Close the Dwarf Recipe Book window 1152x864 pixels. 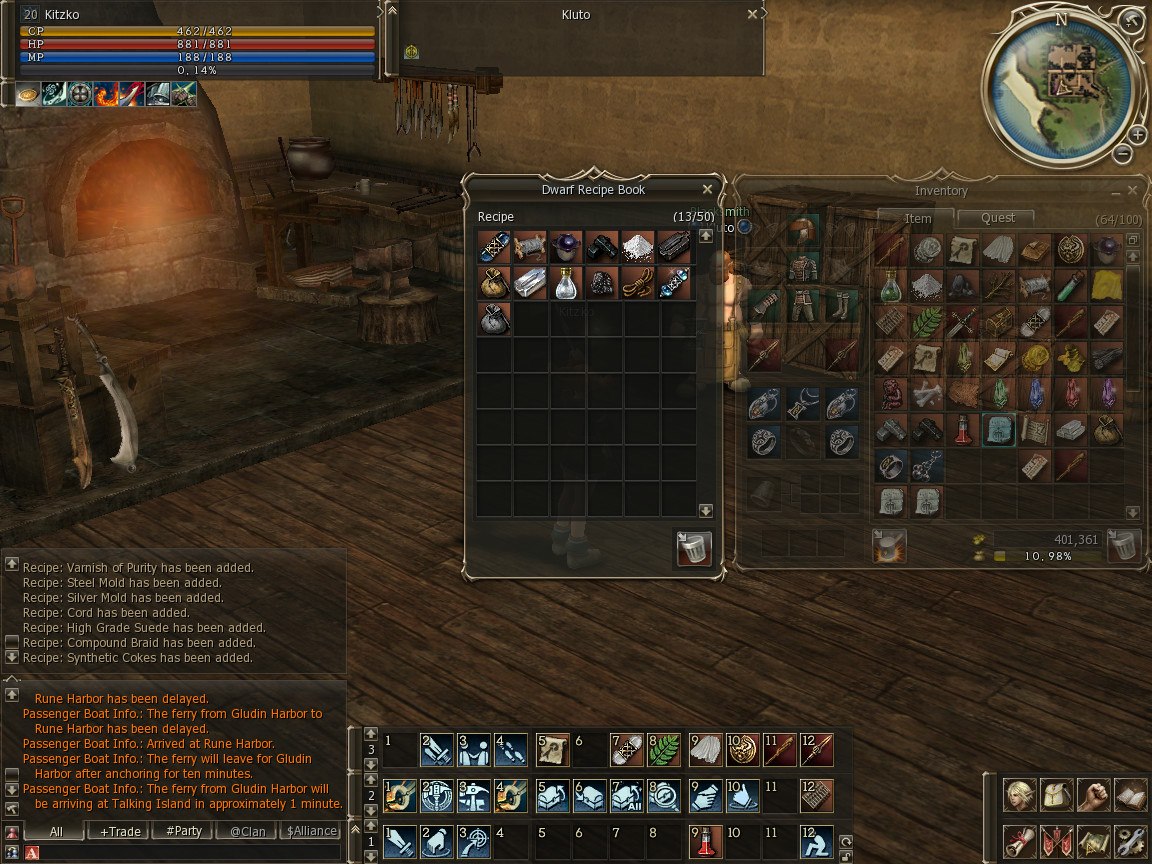coord(707,189)
